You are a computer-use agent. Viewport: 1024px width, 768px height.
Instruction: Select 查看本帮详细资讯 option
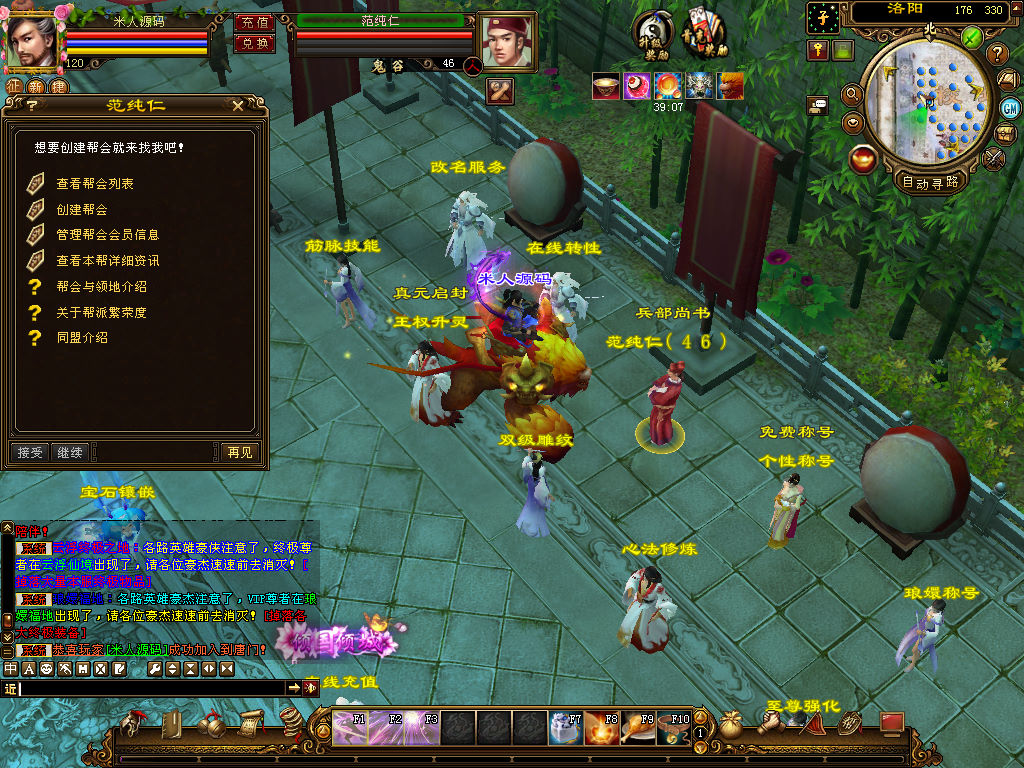[x=107, y=261]
